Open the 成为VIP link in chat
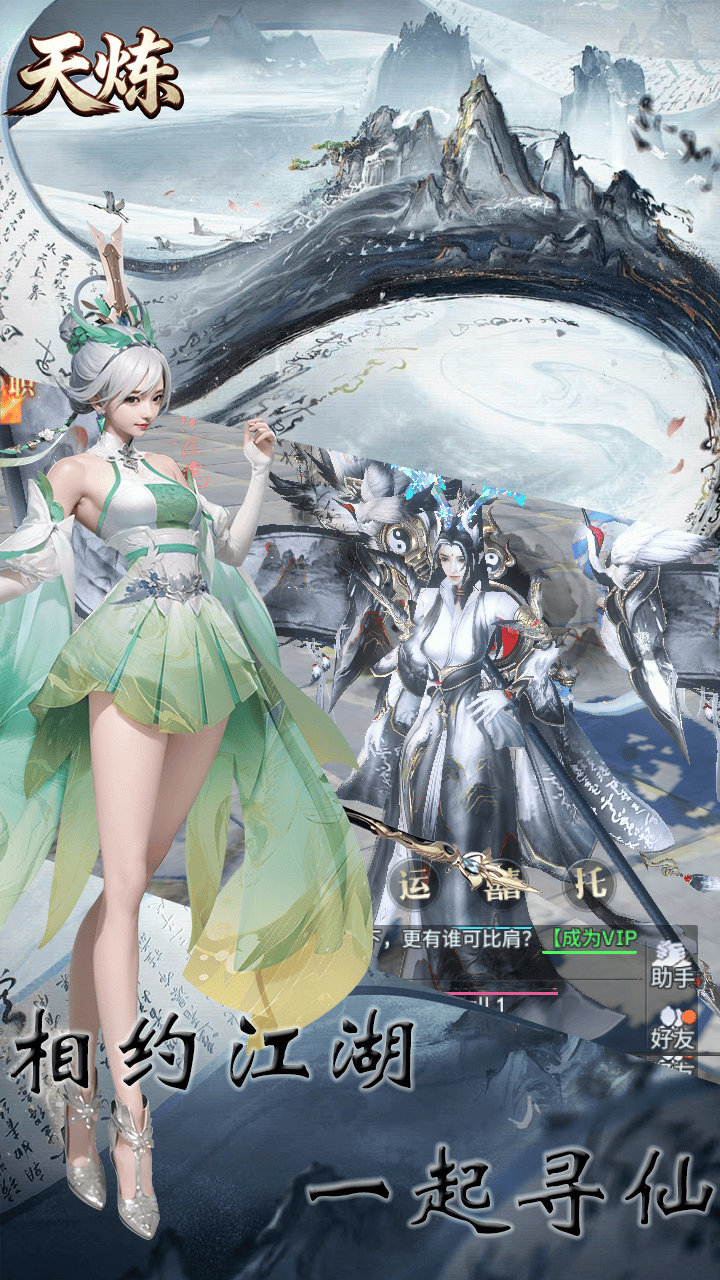720x1280 pixels. click(x=591, y=939)
